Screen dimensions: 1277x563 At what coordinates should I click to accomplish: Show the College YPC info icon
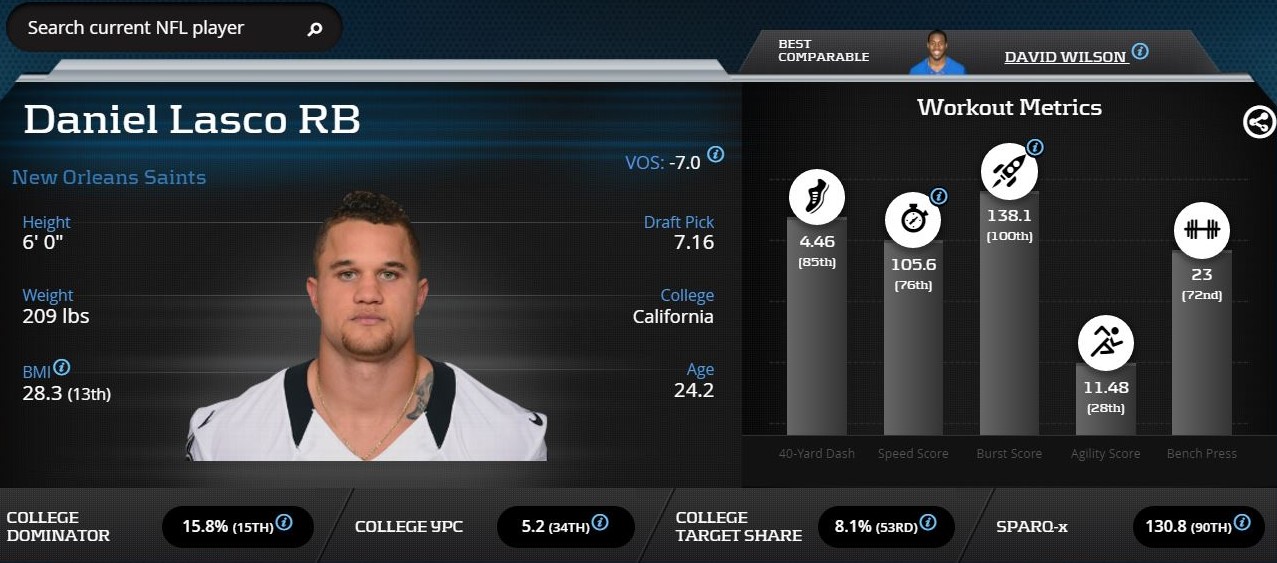(600, 522)
